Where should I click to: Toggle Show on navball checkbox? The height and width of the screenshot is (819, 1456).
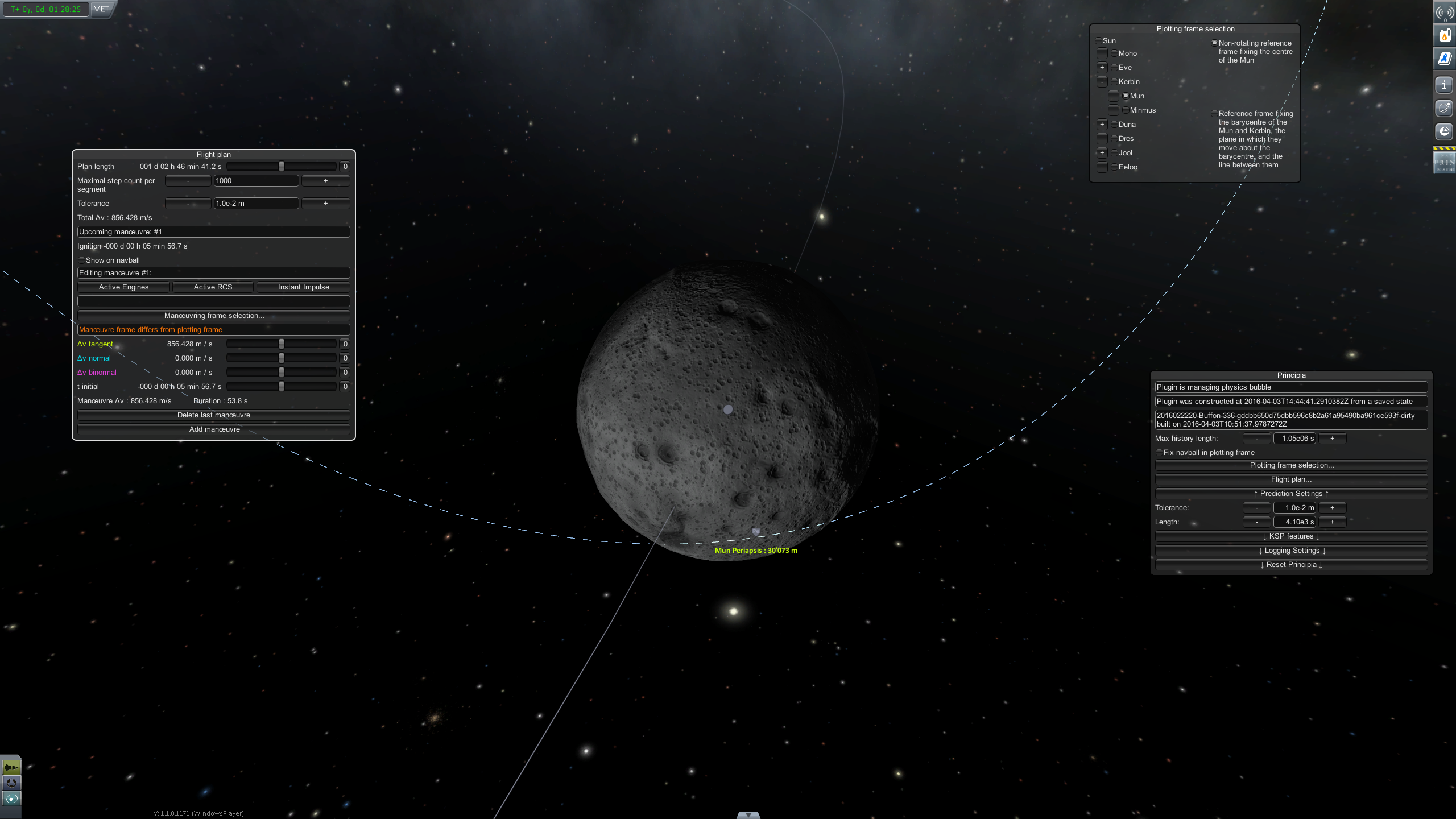[x=82, y=260]
